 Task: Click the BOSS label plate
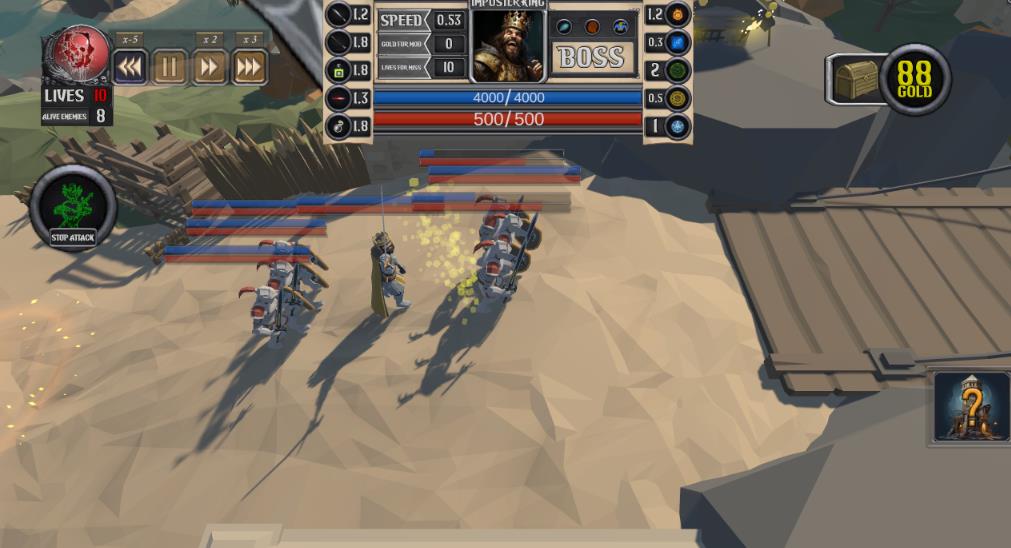pyautogui.click(x=592, y=58)
